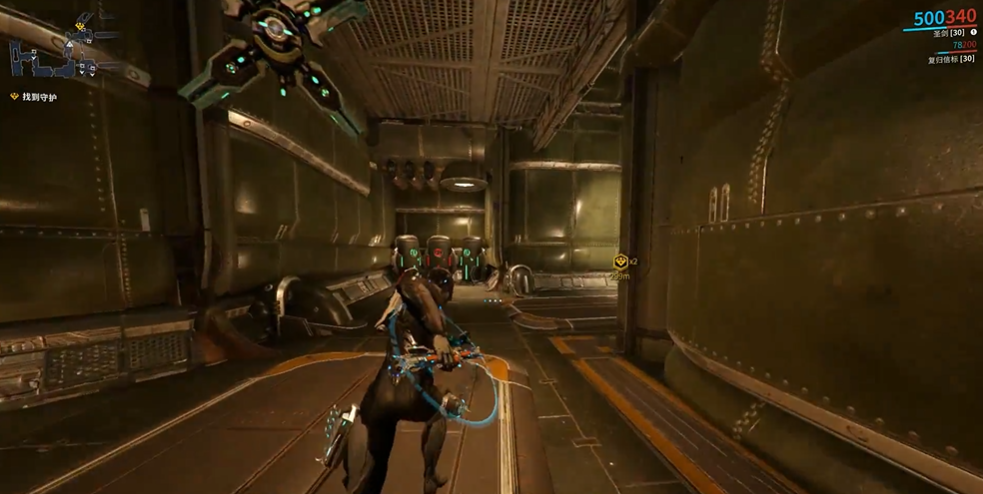Select the 找到守护 objective tracker
Screen dimensions: 983x494
tap(39, 97)
